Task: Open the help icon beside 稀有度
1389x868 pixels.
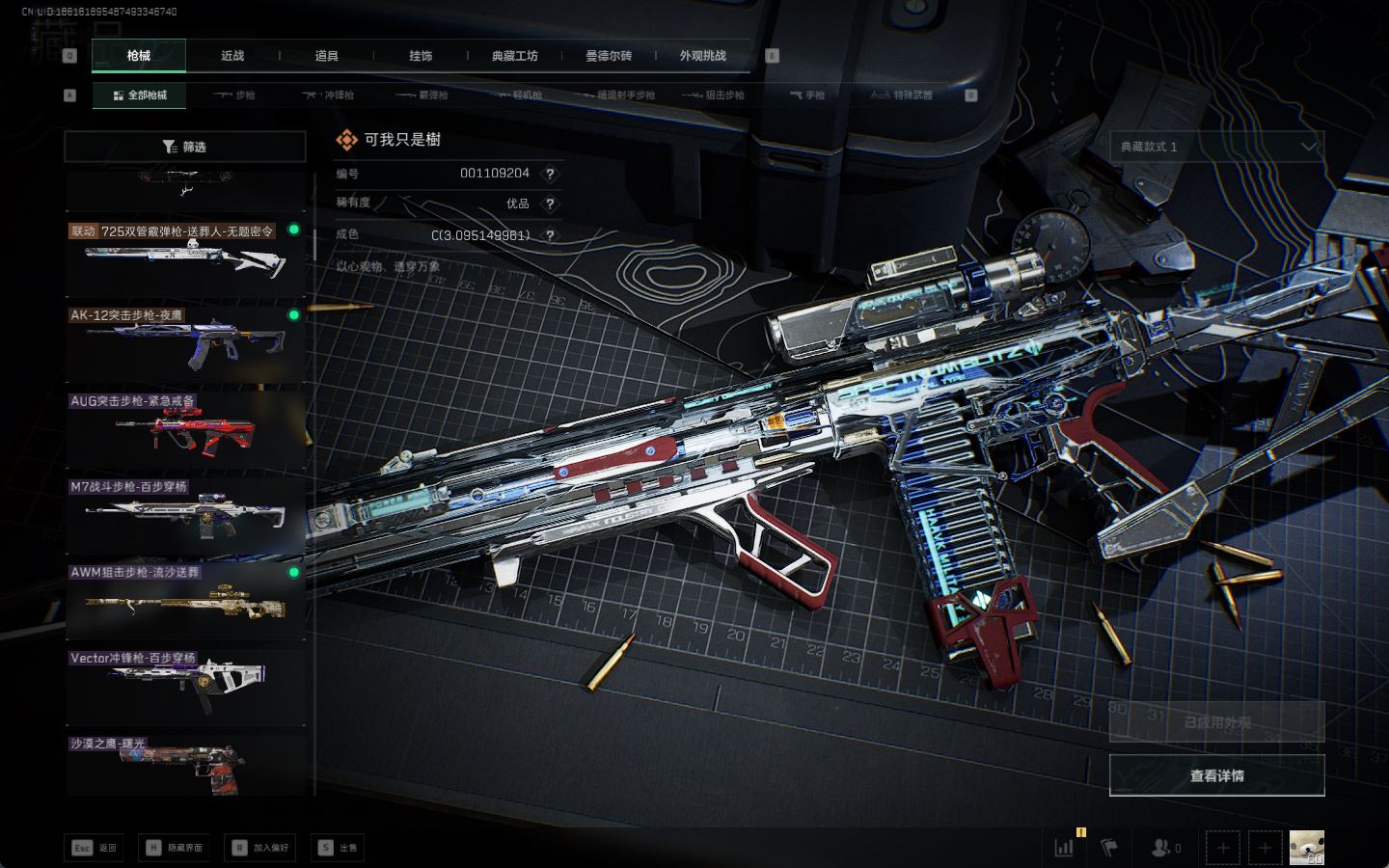Action: coord(550,203)
